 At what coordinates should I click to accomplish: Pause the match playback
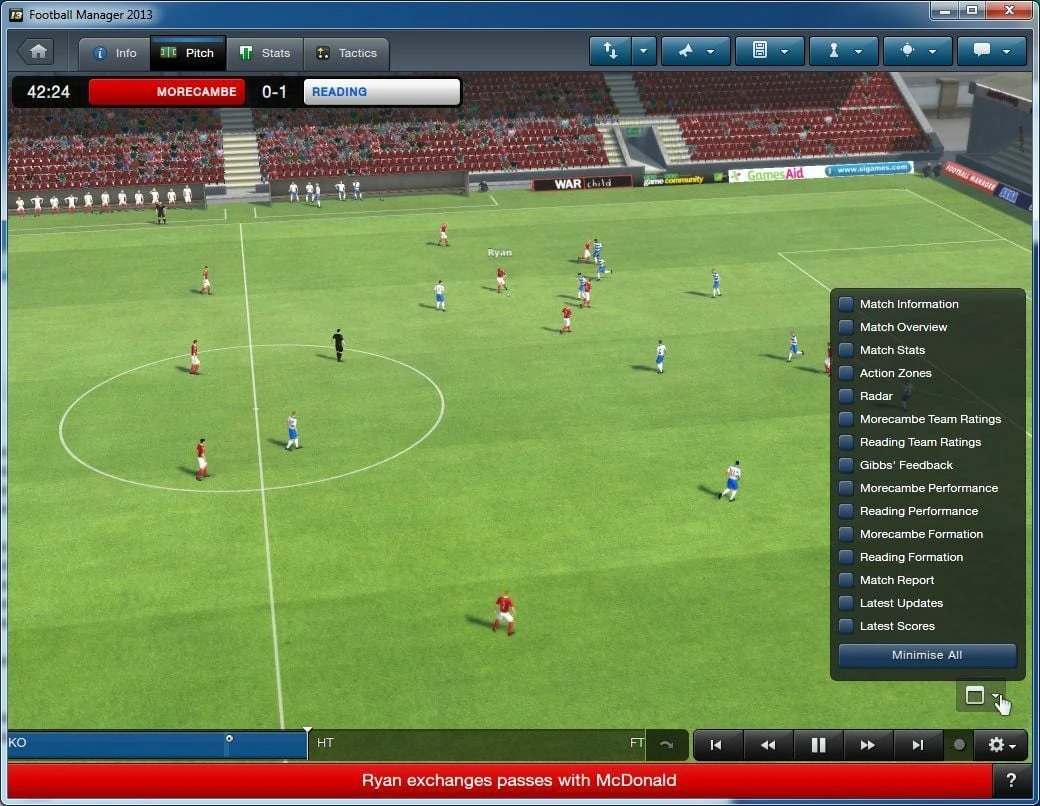[x=818, y=745]
